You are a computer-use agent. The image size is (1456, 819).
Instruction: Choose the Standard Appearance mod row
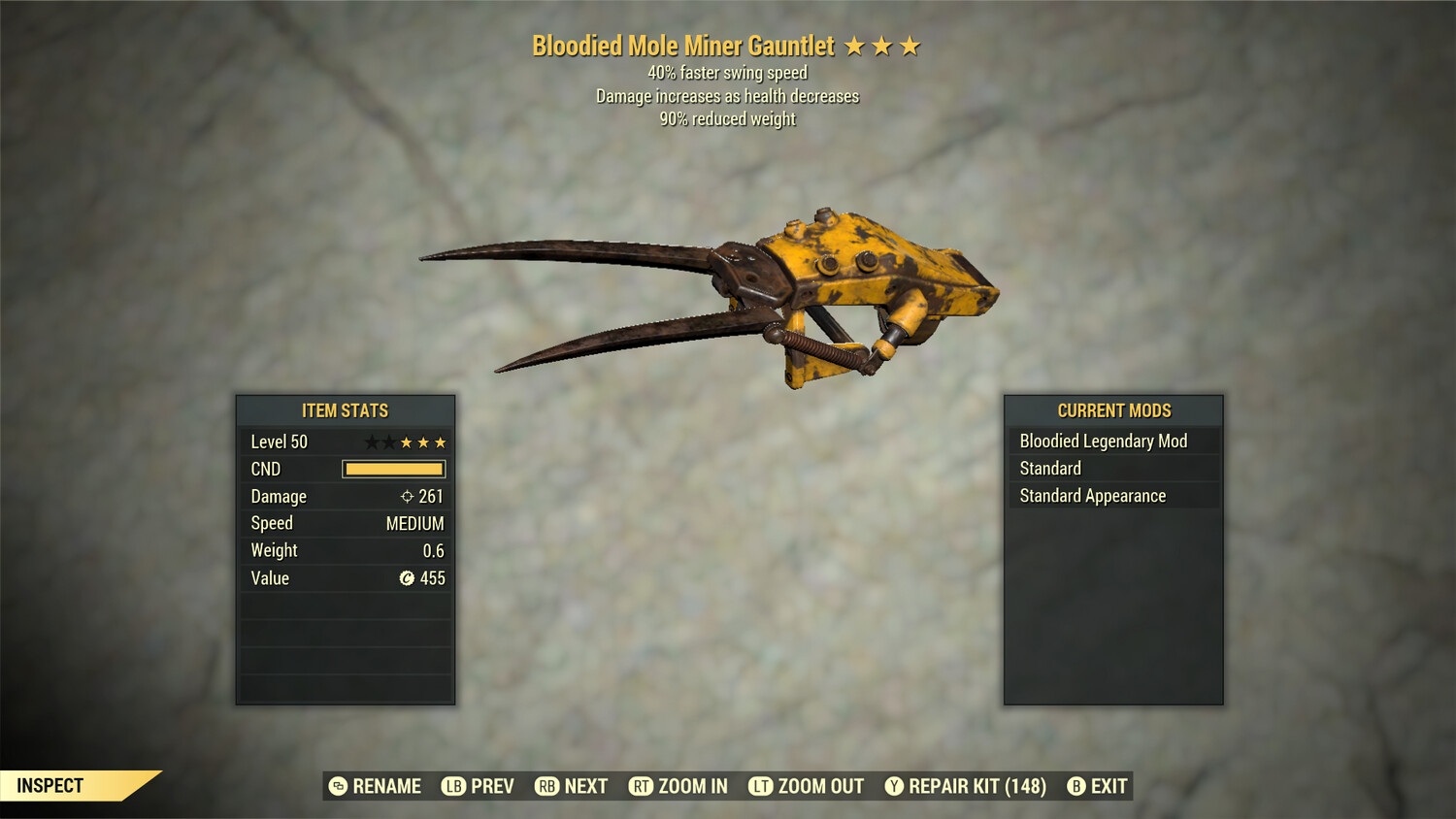(x=1112, y=496)
